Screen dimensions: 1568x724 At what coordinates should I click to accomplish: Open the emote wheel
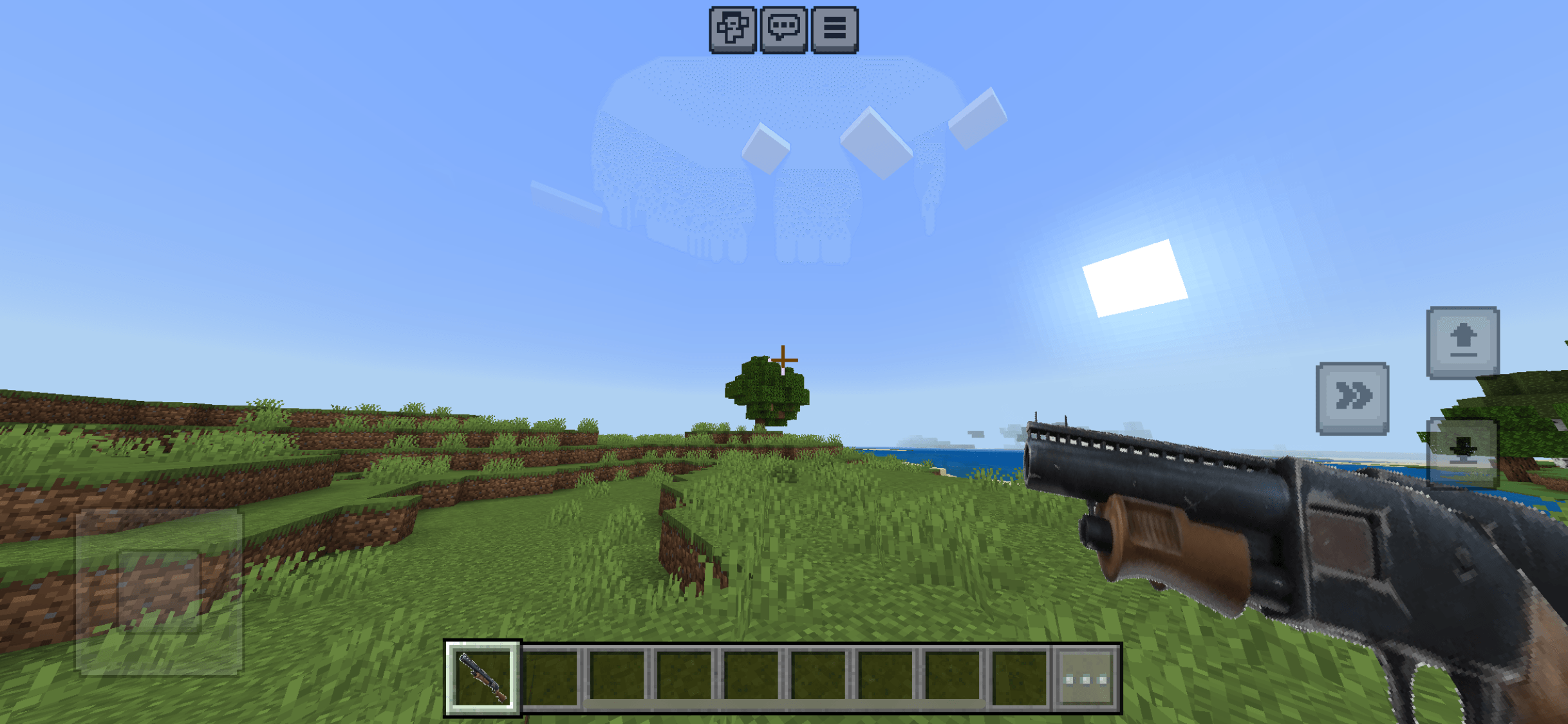733,29
